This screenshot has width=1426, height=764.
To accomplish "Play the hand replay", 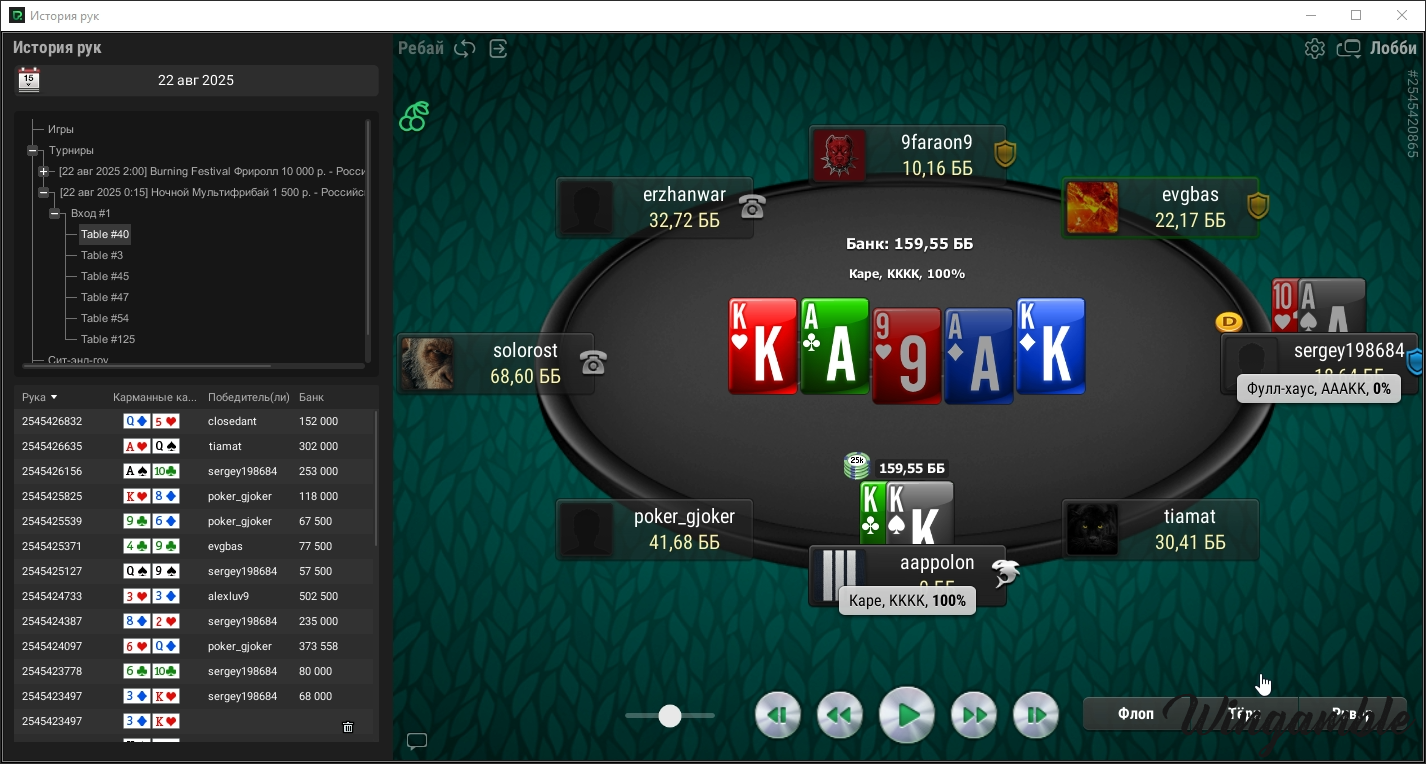I will [x=907, y=715].
